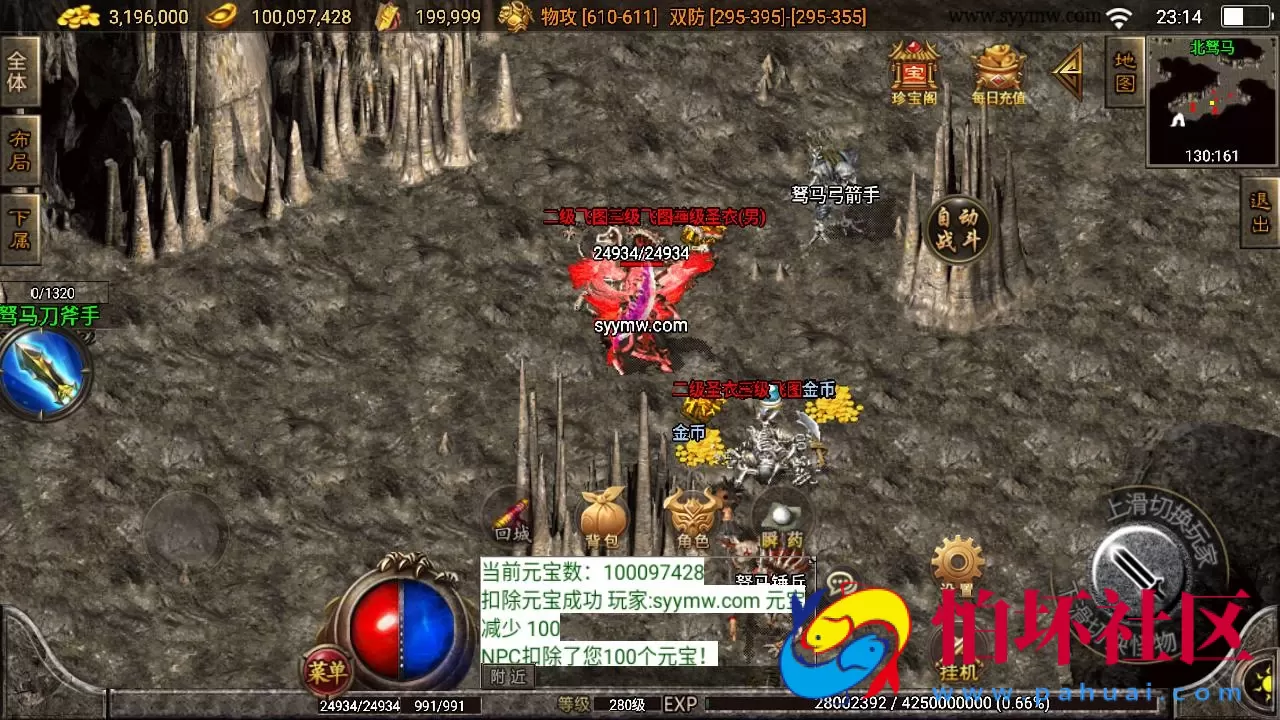
Task: Open the 附近 nearby player list
Action: [x=509, y=676]
